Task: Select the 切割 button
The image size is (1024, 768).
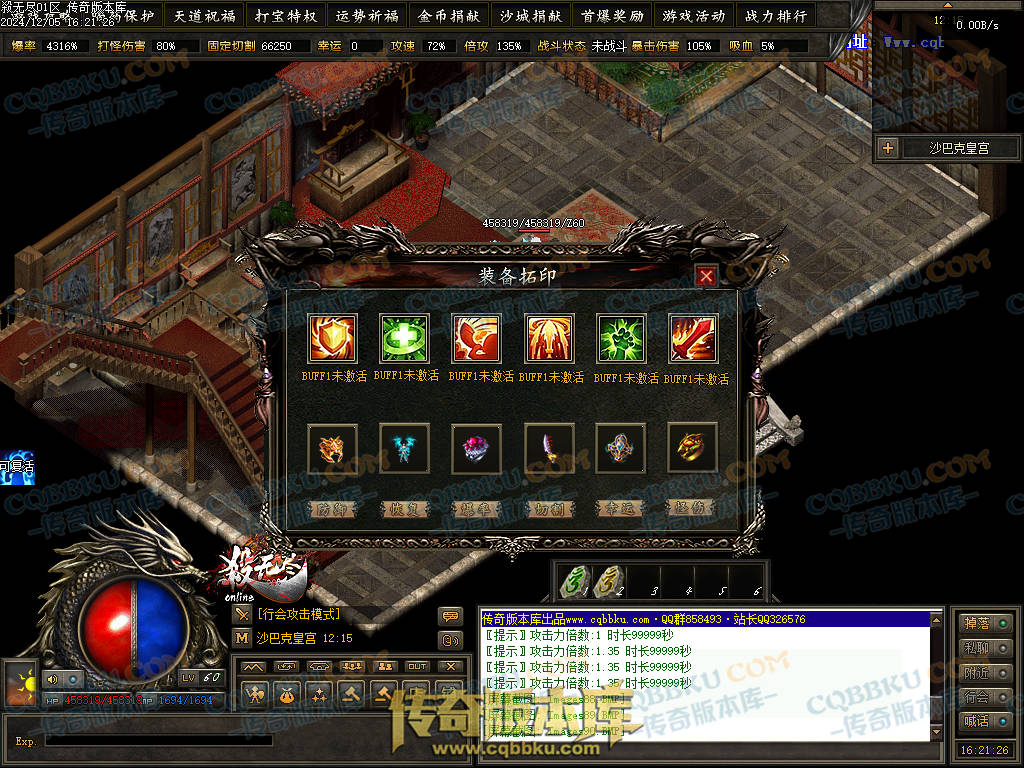Action: click(x=549, y=508)
